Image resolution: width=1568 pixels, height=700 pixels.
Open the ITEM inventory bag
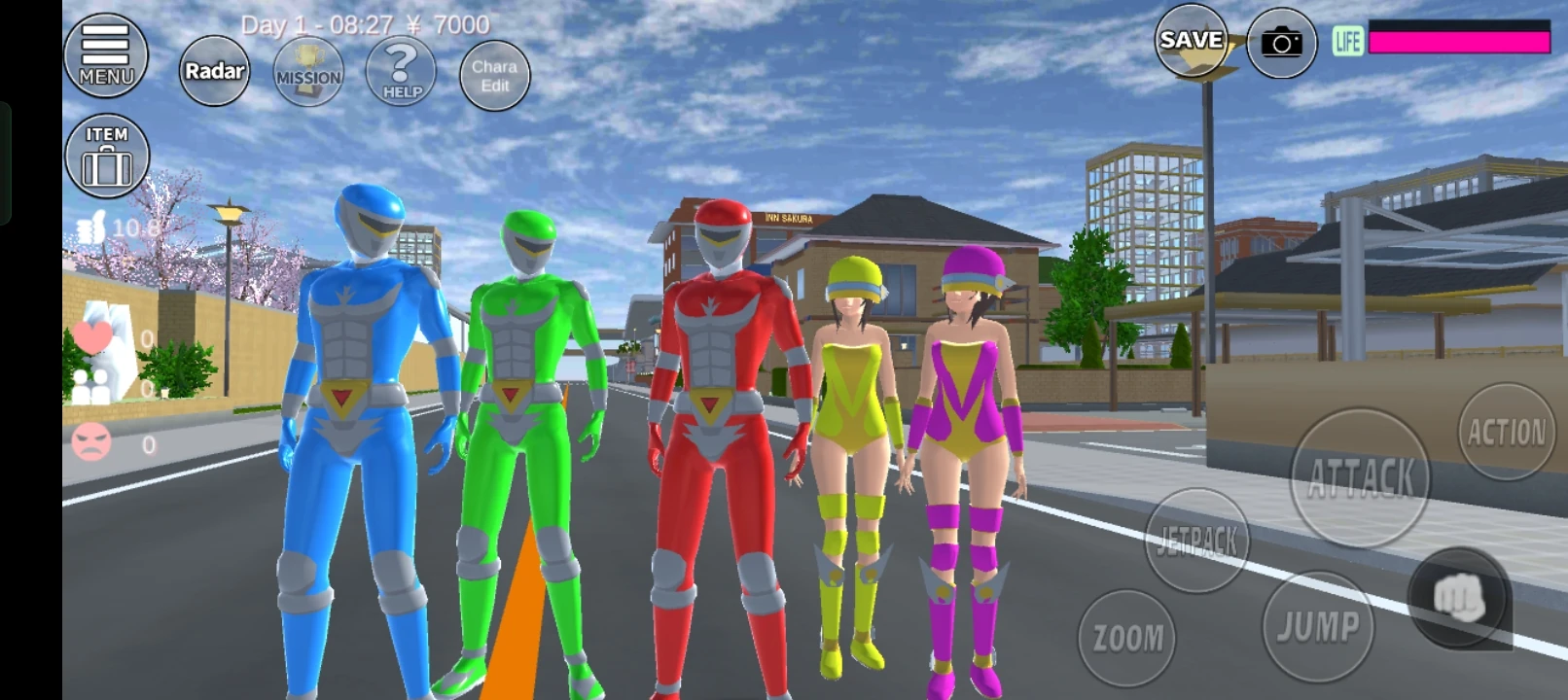click(107, 156)
